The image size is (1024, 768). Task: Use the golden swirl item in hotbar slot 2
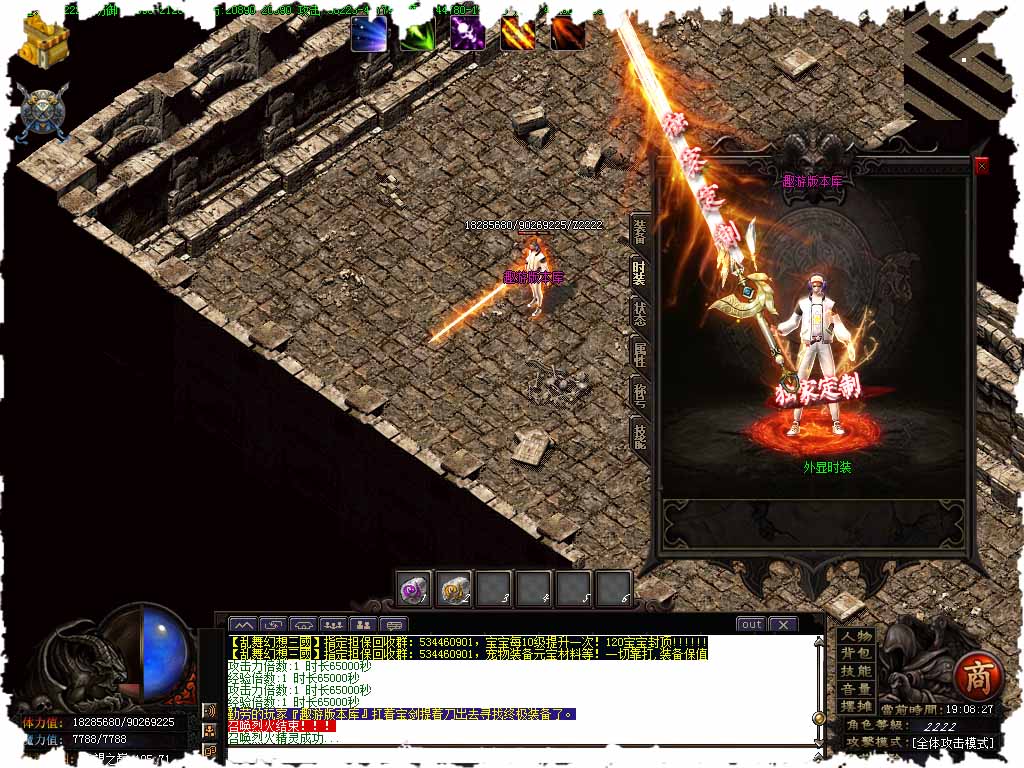(454, 588)
